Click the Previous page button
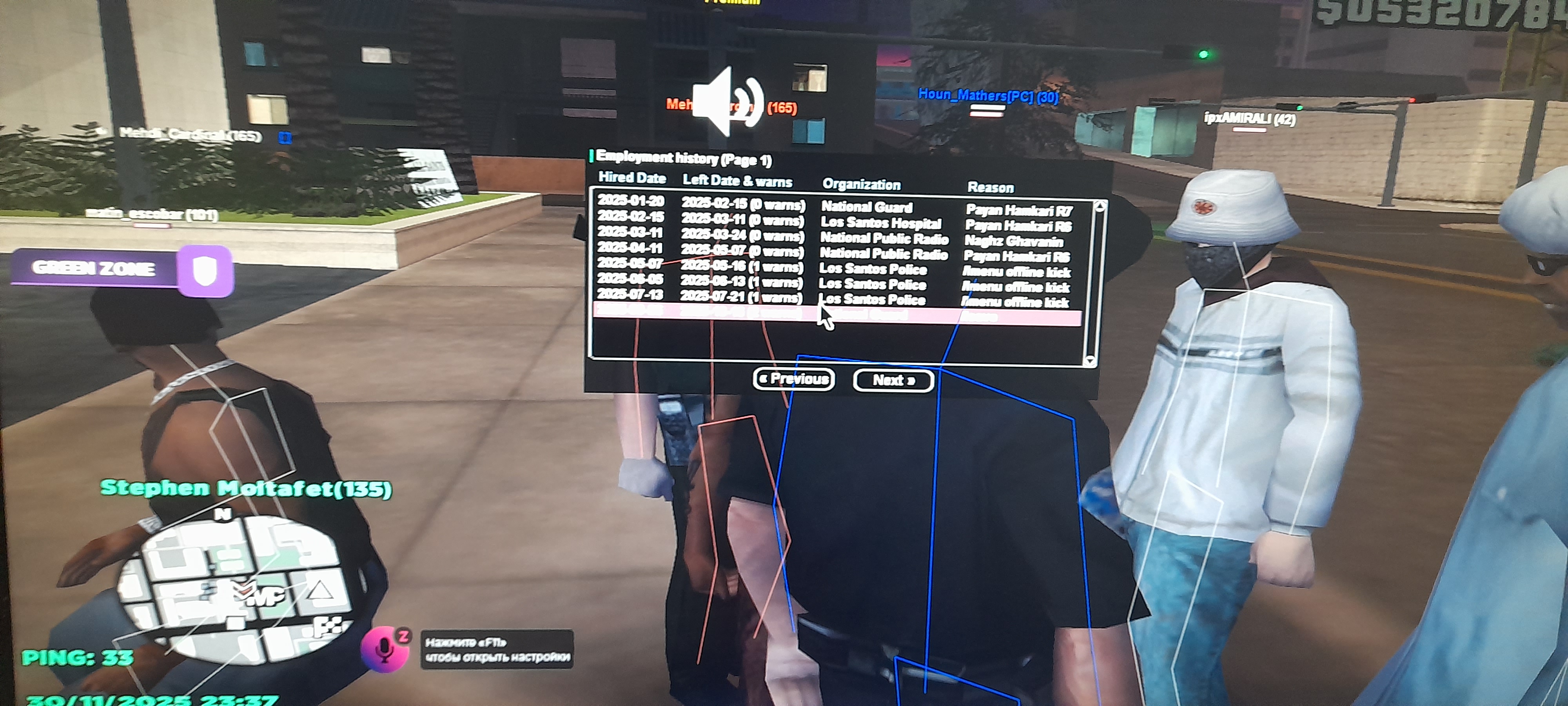This screenshot has width=1568, height=706. coord(794,379)
